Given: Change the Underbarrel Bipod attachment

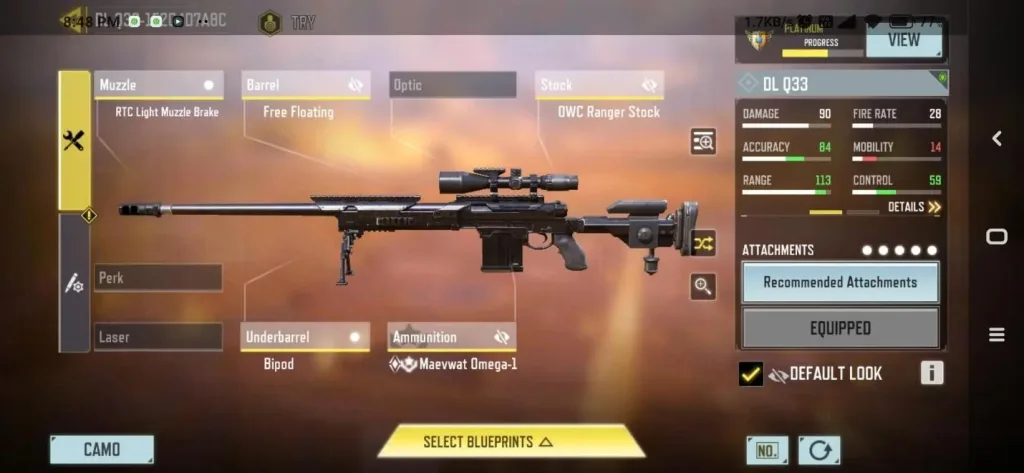Looking at the screenshot, I should click(x=305, y=337).
